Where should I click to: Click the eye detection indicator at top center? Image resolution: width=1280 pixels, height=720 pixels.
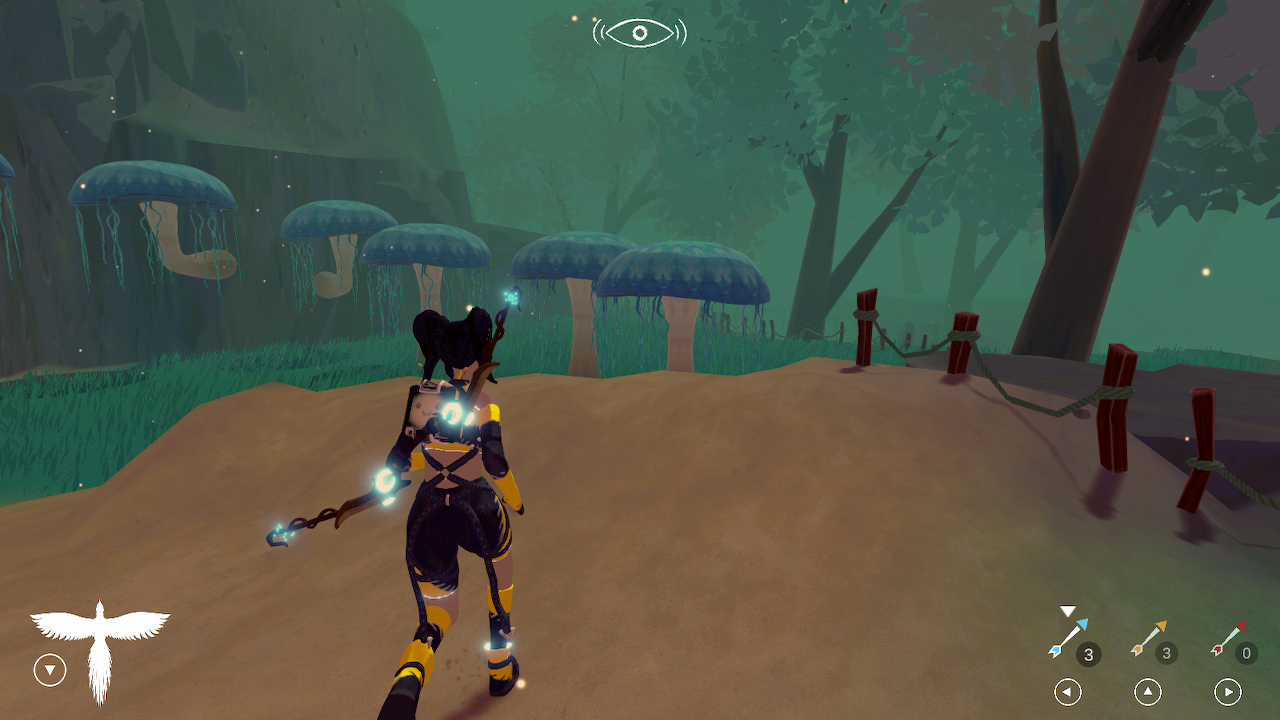(x=640, y=31)
